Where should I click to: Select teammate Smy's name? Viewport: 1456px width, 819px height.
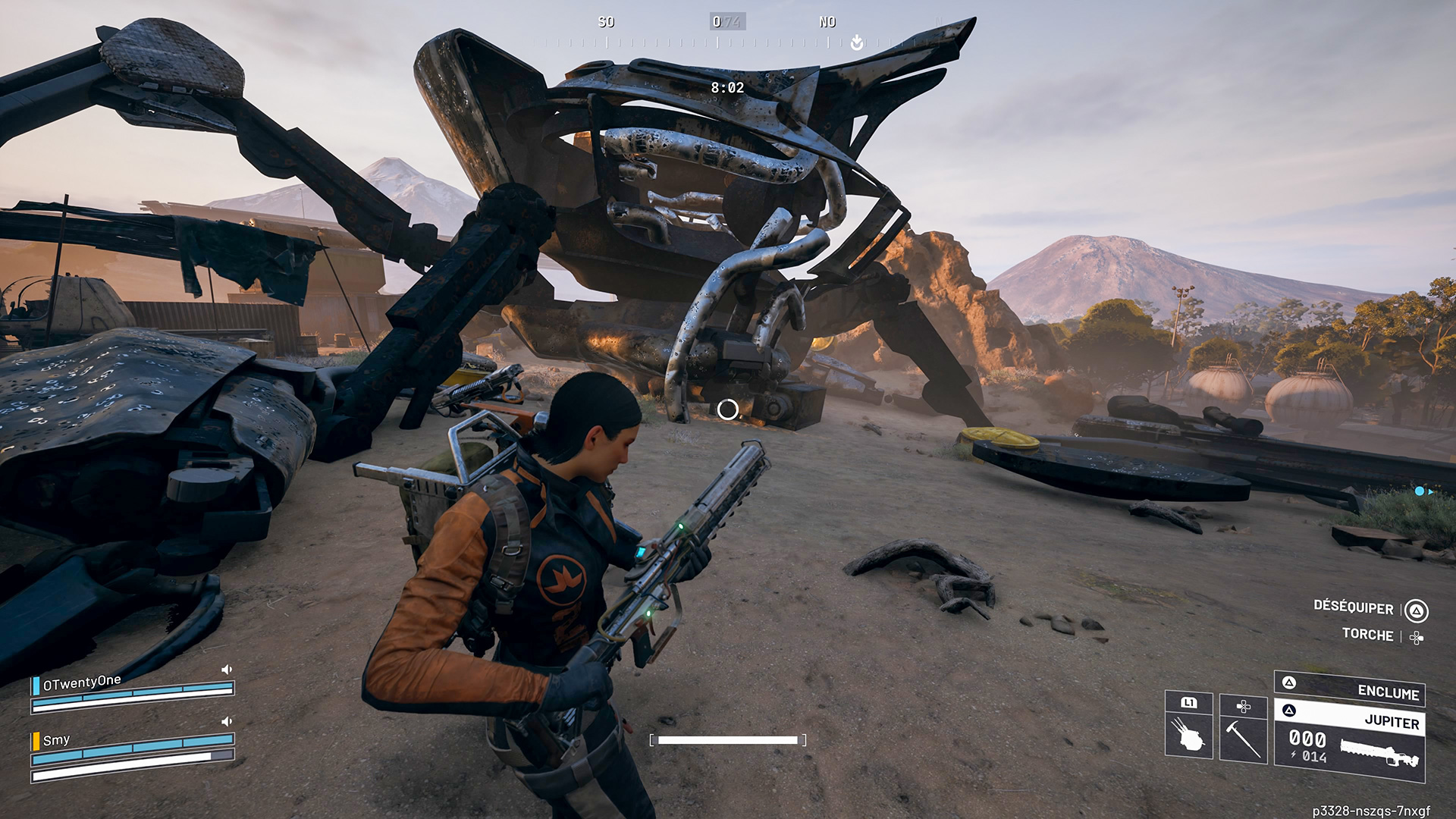[56, 740]
